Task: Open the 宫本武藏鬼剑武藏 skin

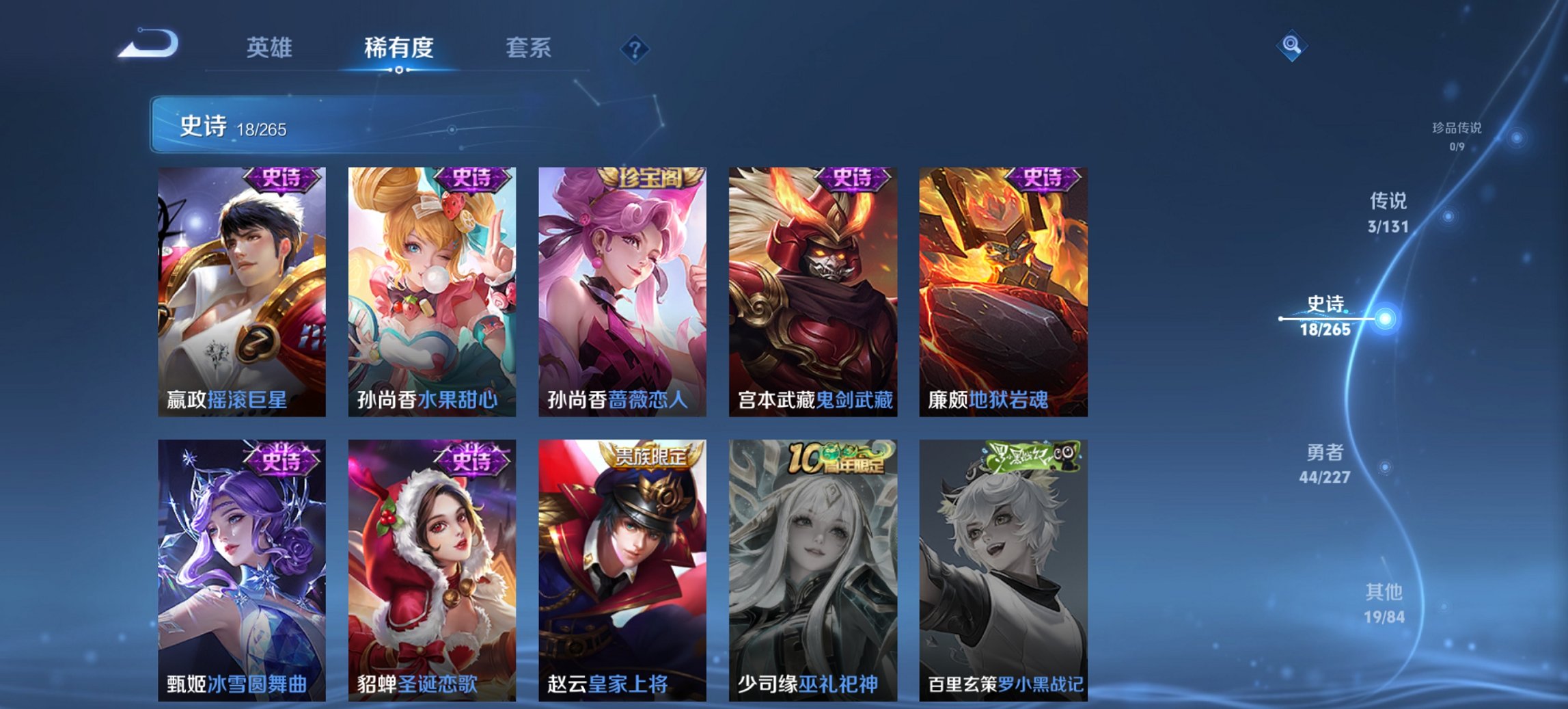Action: [810, 294]
